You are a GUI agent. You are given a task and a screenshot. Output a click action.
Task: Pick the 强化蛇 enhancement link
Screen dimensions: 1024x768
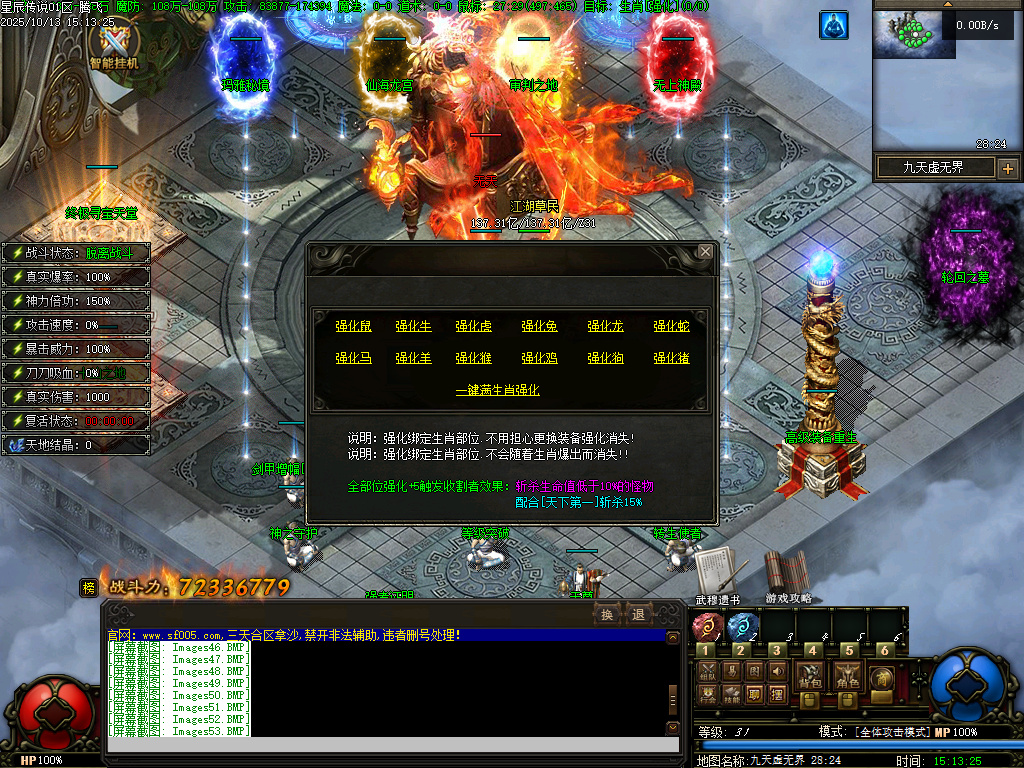(x=671, y=326)
